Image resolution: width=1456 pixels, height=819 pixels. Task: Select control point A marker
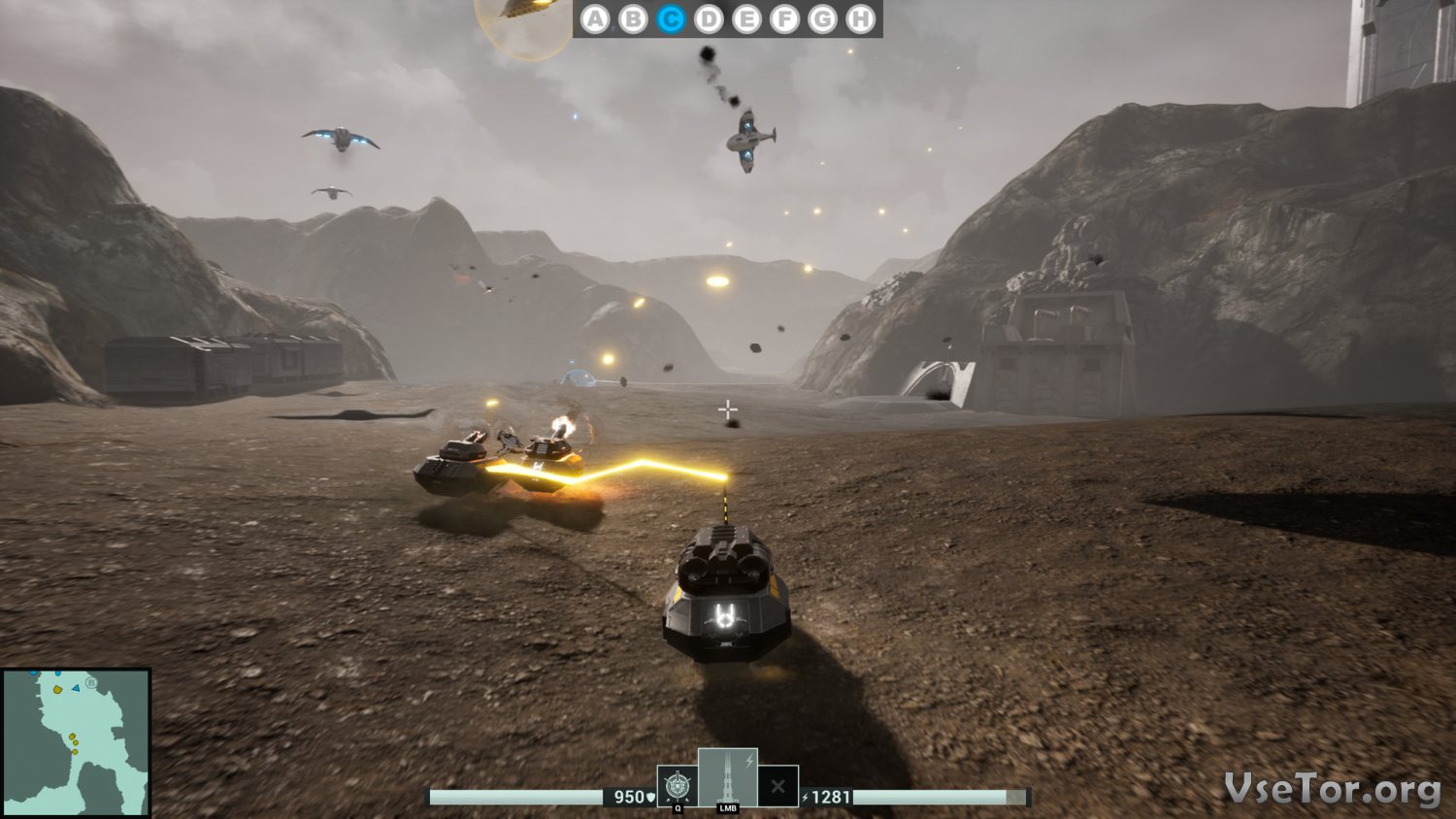point(595,18)
